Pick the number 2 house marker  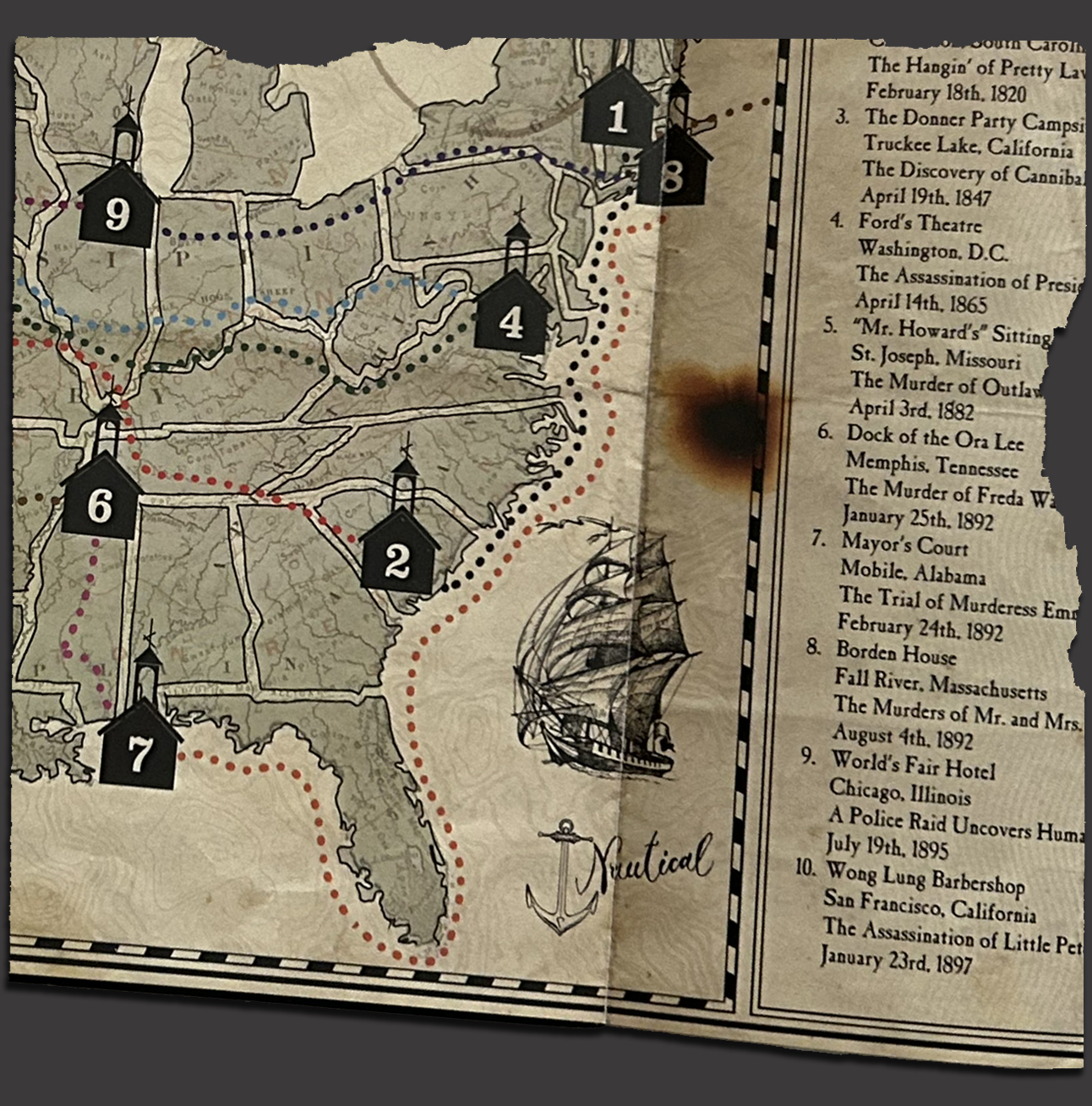(398, 557)
